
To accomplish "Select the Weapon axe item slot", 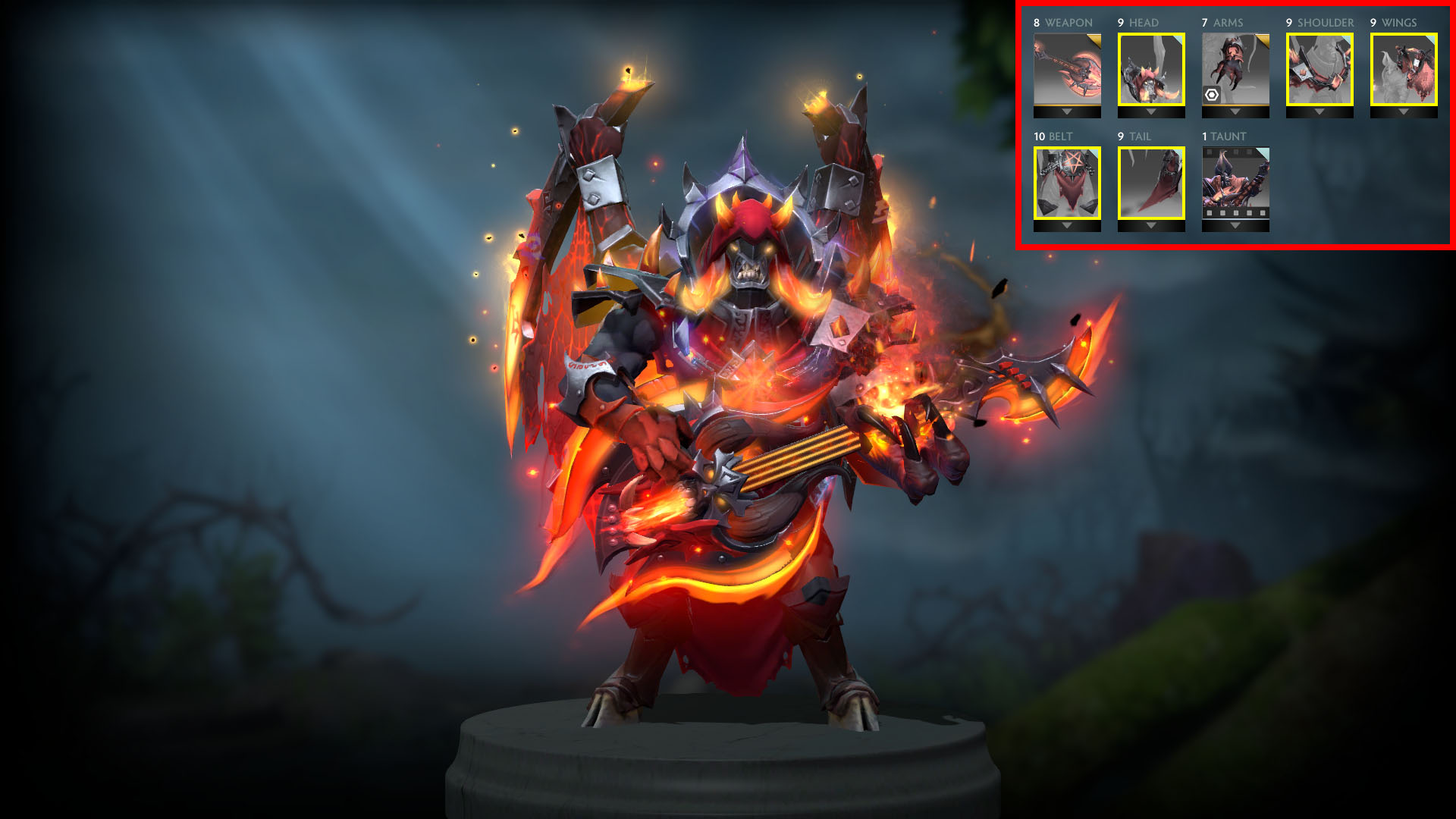I will 1067,69.
